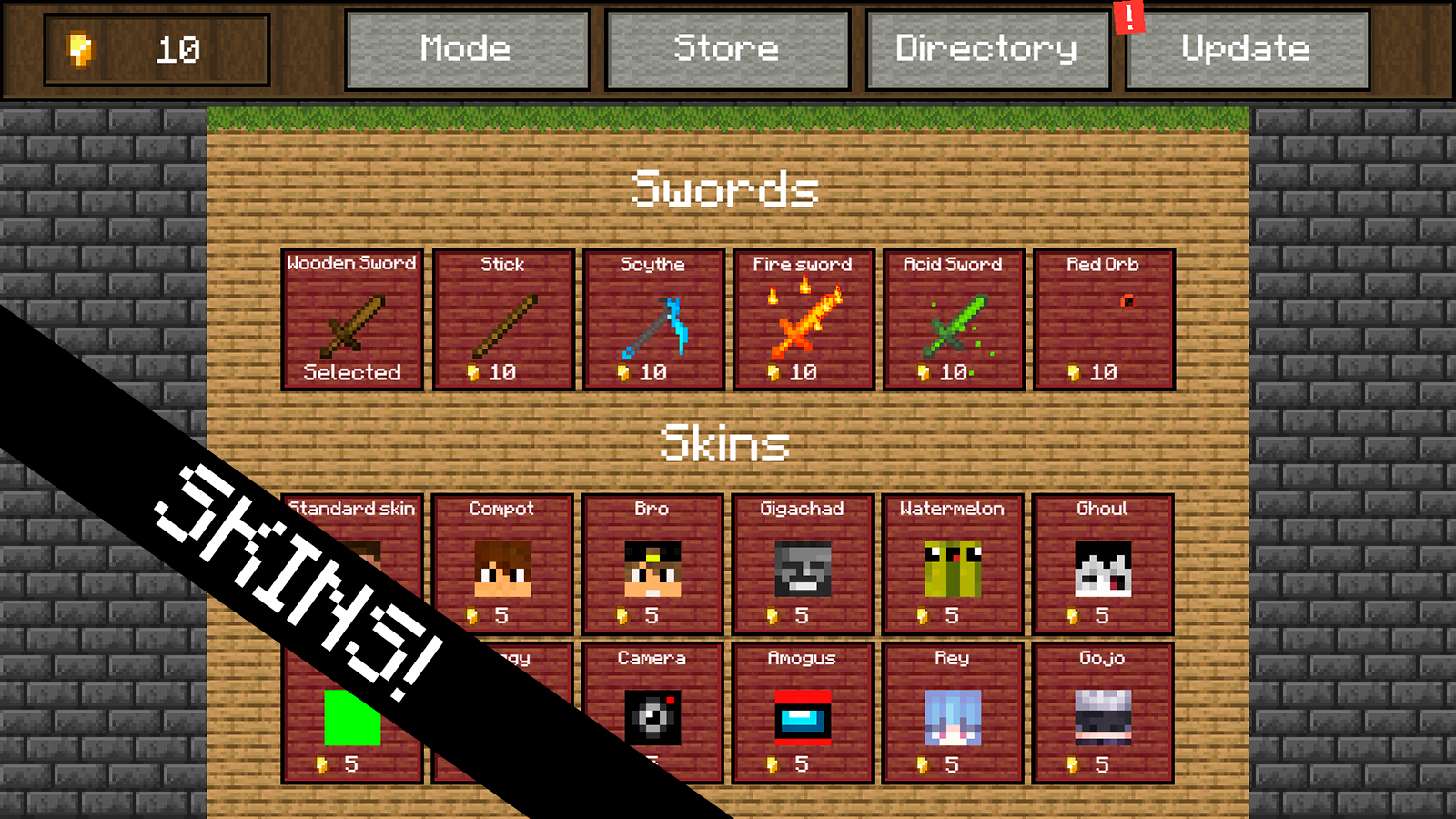
Task: Toggle the Wooden Sword selection
Action: (351, 318)
